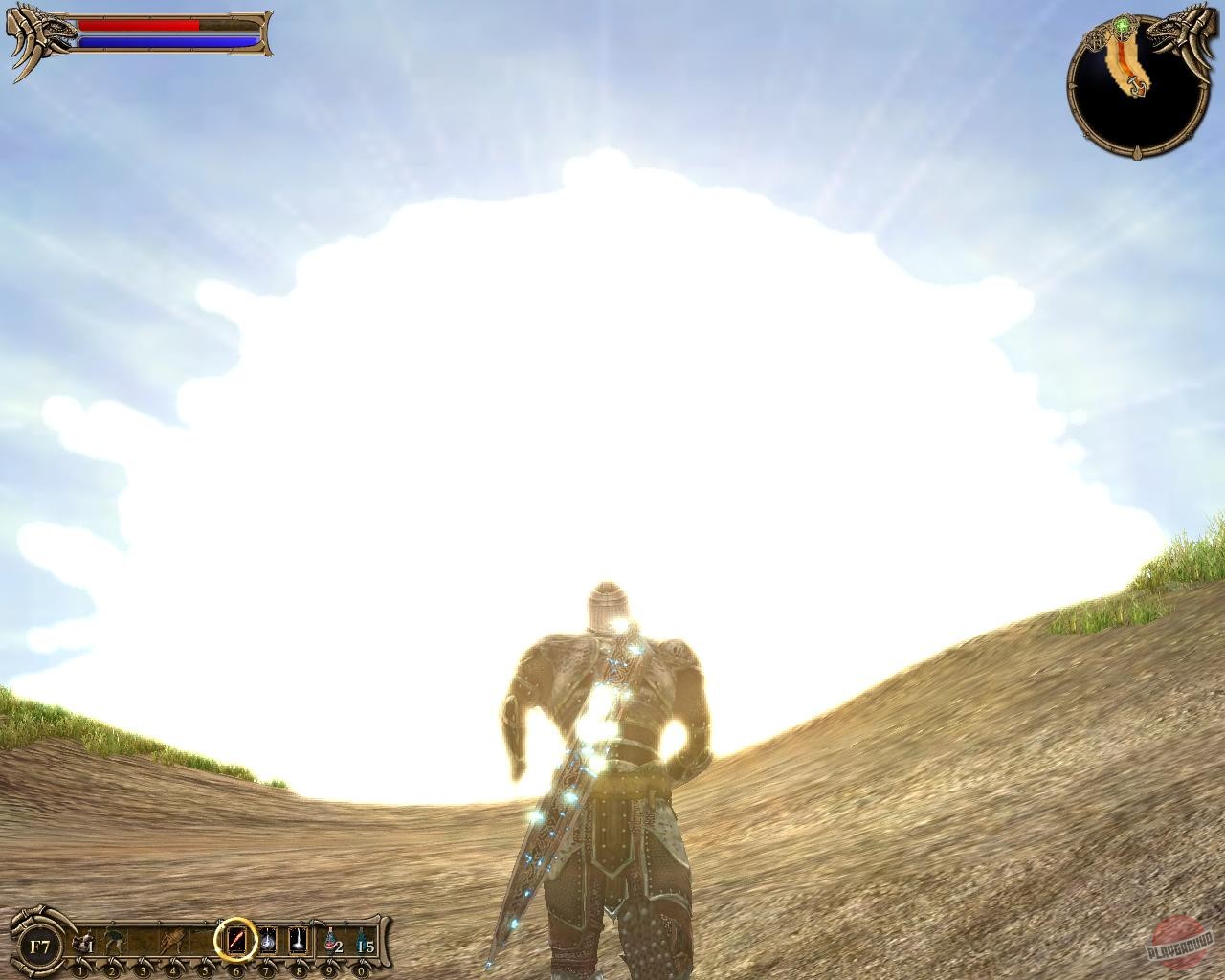This screenshot has width=1225, height=980.
Task: Select the empty quickslot numbered 3
Action: [x=143, y=939]
